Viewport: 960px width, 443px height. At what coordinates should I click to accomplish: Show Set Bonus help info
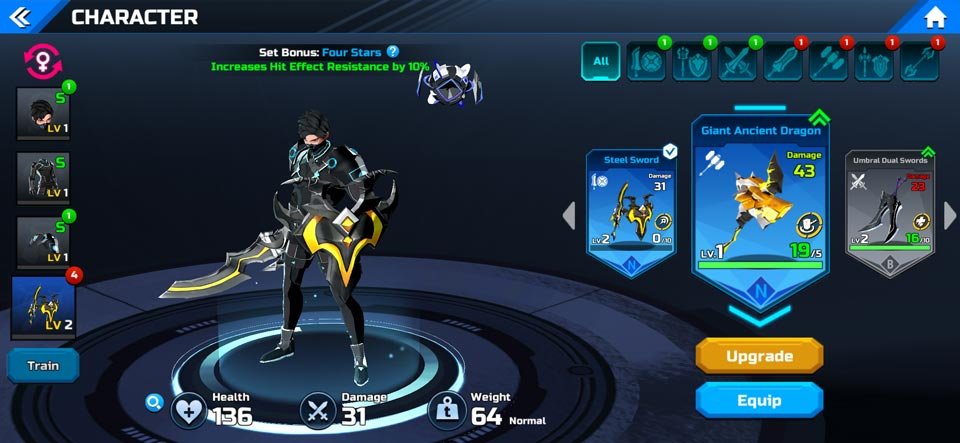tap(393, 51)
